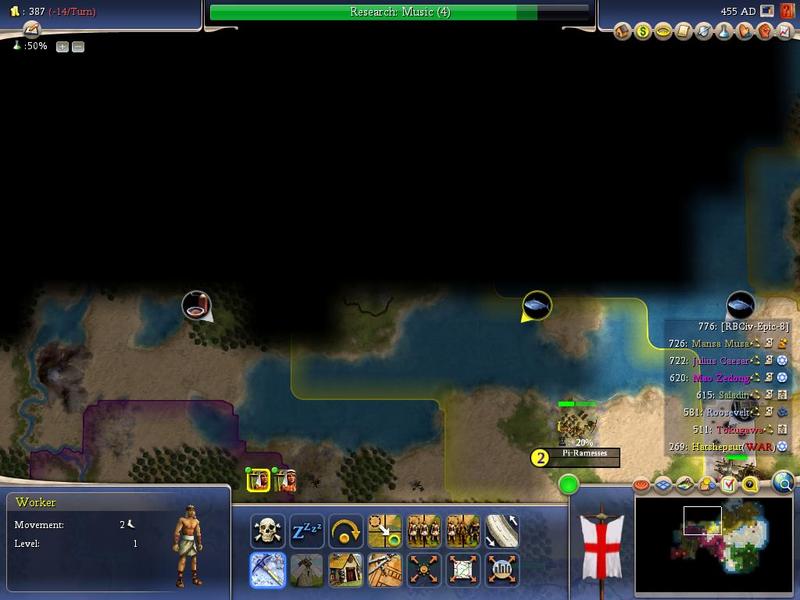This screenshot has width=800, height=600.
Task: Open the financial advisor dollar icon
Action: pos(643,32)
